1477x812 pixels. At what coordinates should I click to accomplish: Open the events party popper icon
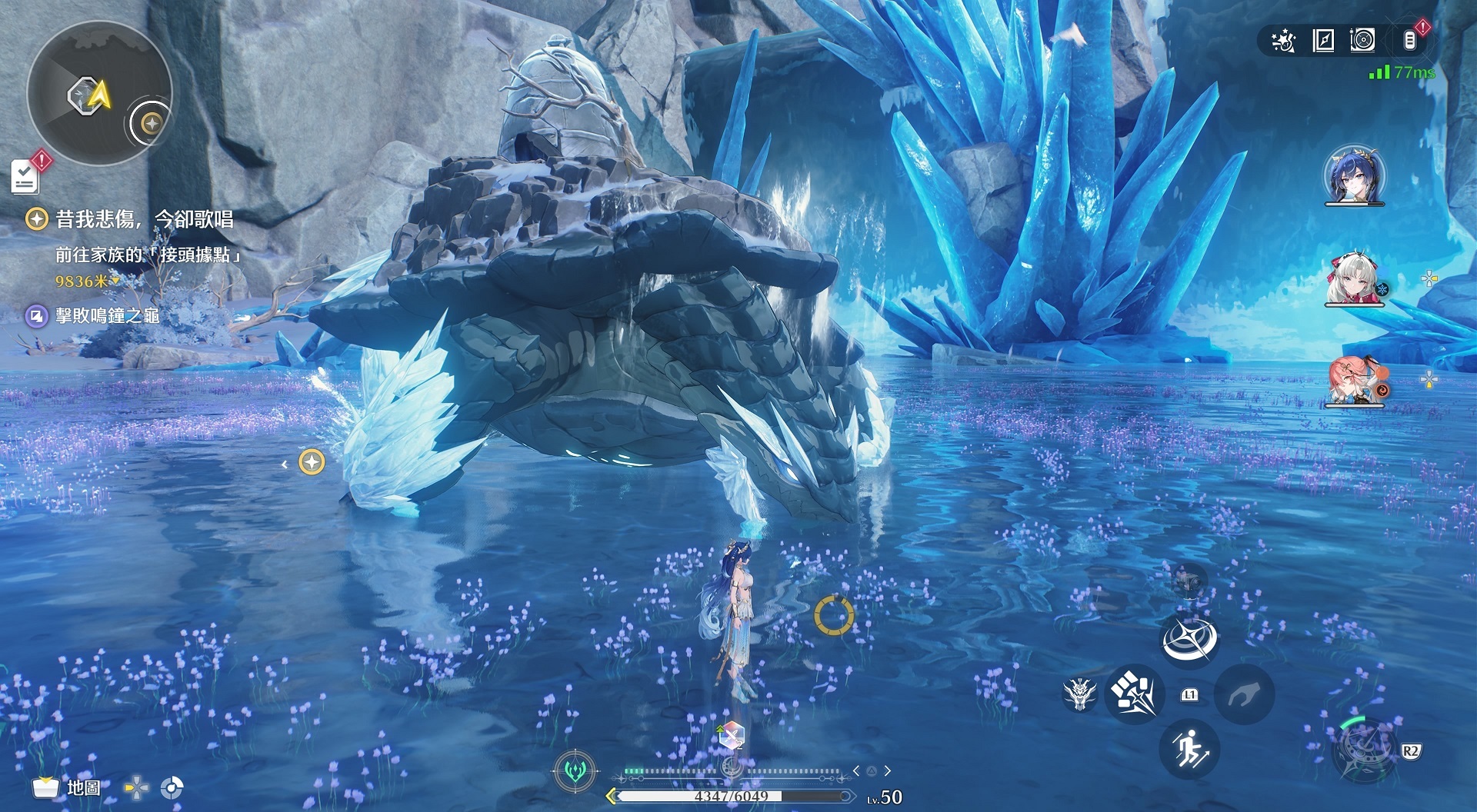(x=1283, y=41)
